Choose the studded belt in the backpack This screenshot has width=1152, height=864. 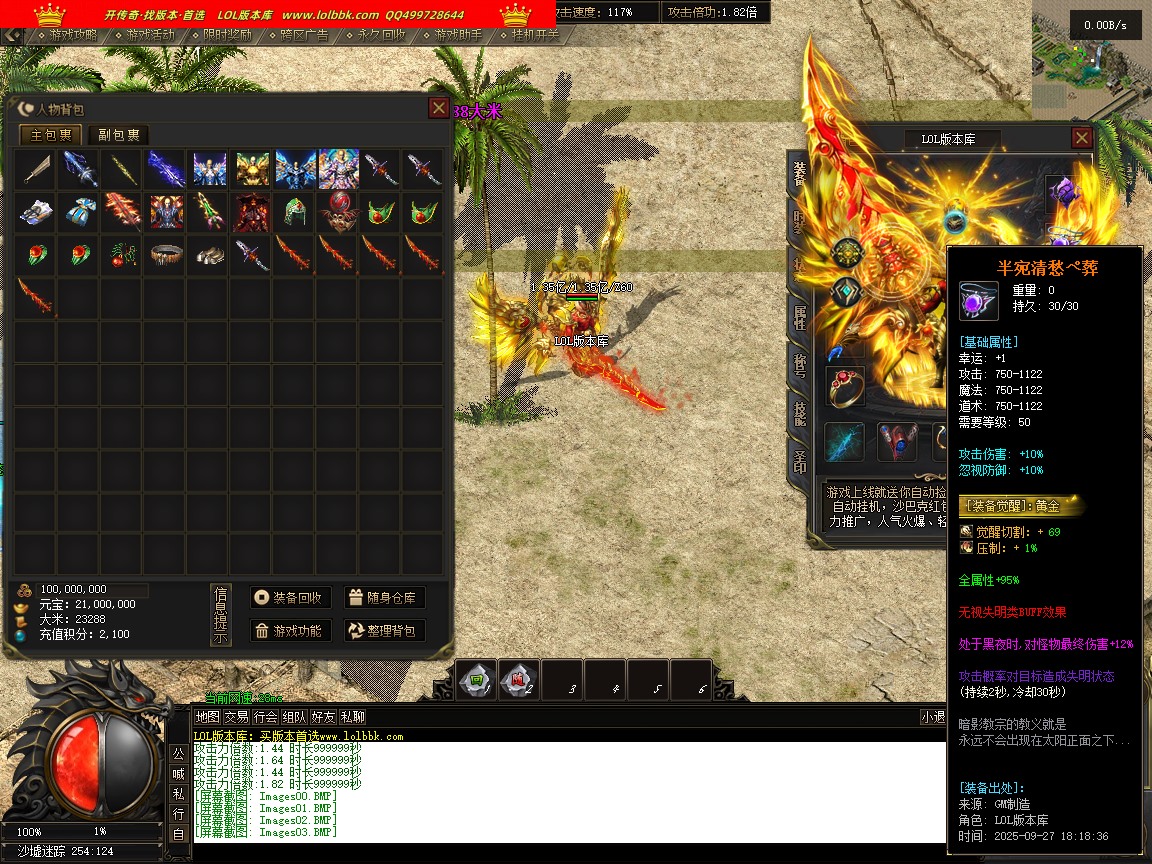[x=162, y=255]
